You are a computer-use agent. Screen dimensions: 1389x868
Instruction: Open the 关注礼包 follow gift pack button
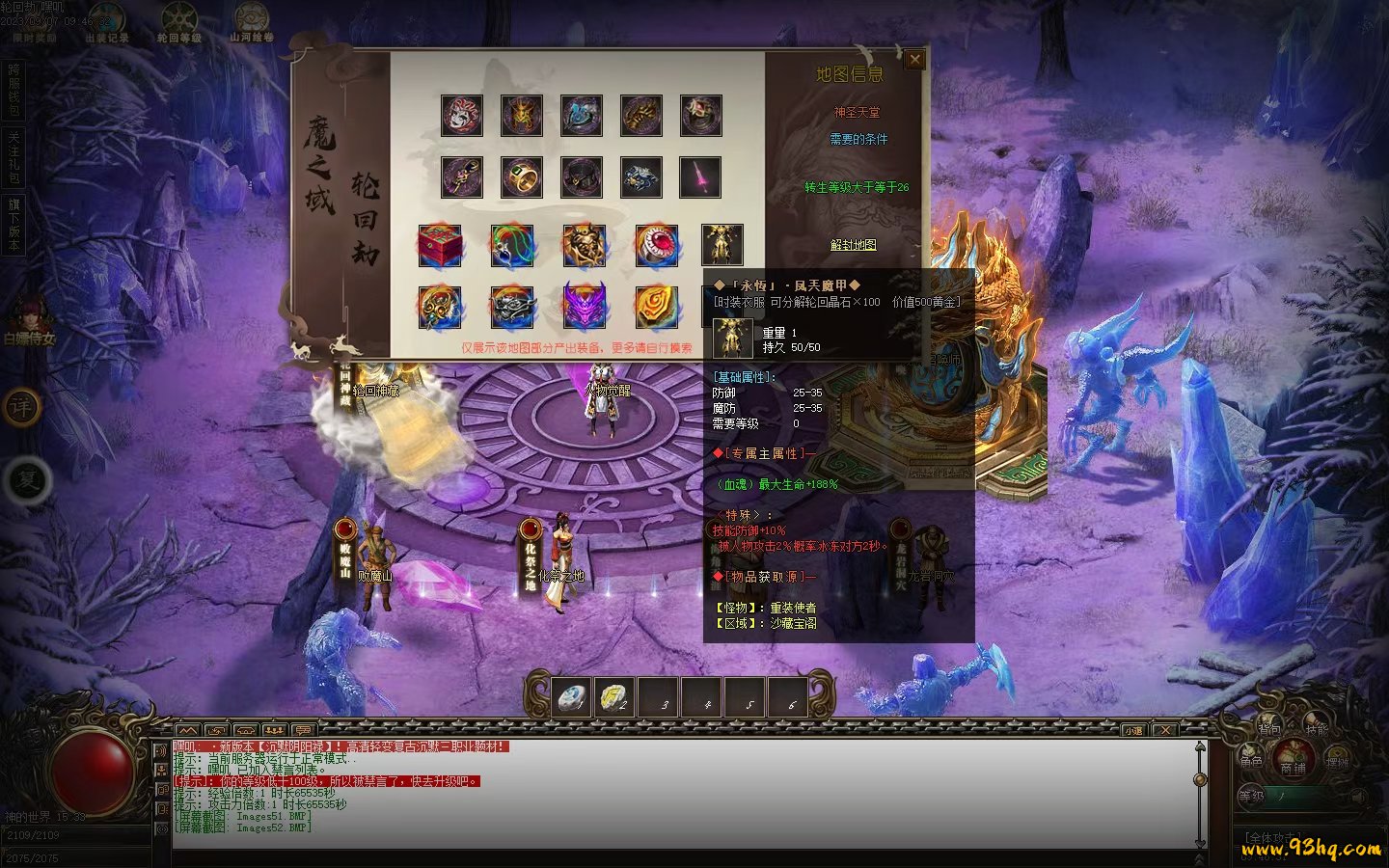point(14,158)
